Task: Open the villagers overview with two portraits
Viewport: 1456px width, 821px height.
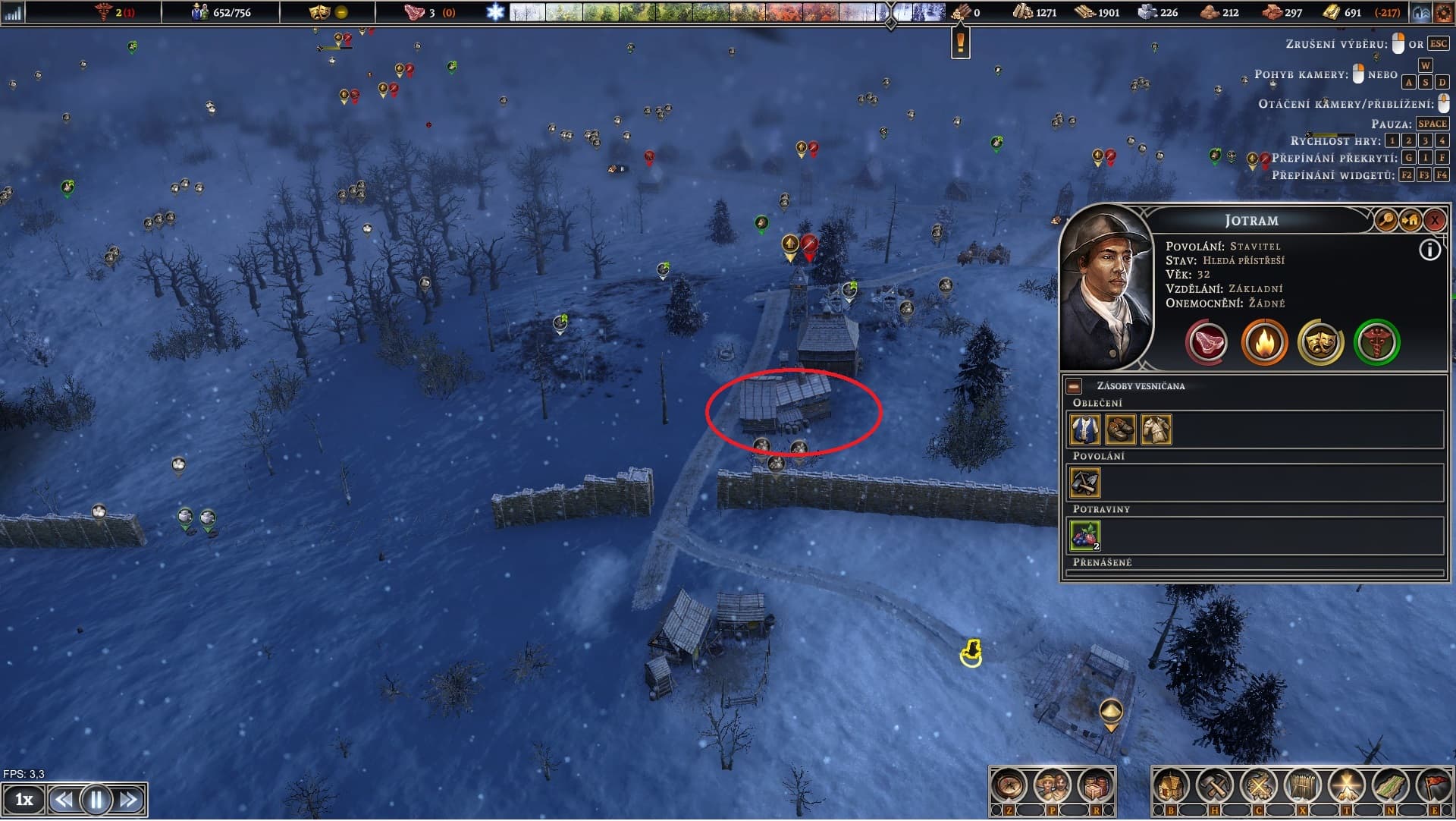Action: (x=1052, y=787)
